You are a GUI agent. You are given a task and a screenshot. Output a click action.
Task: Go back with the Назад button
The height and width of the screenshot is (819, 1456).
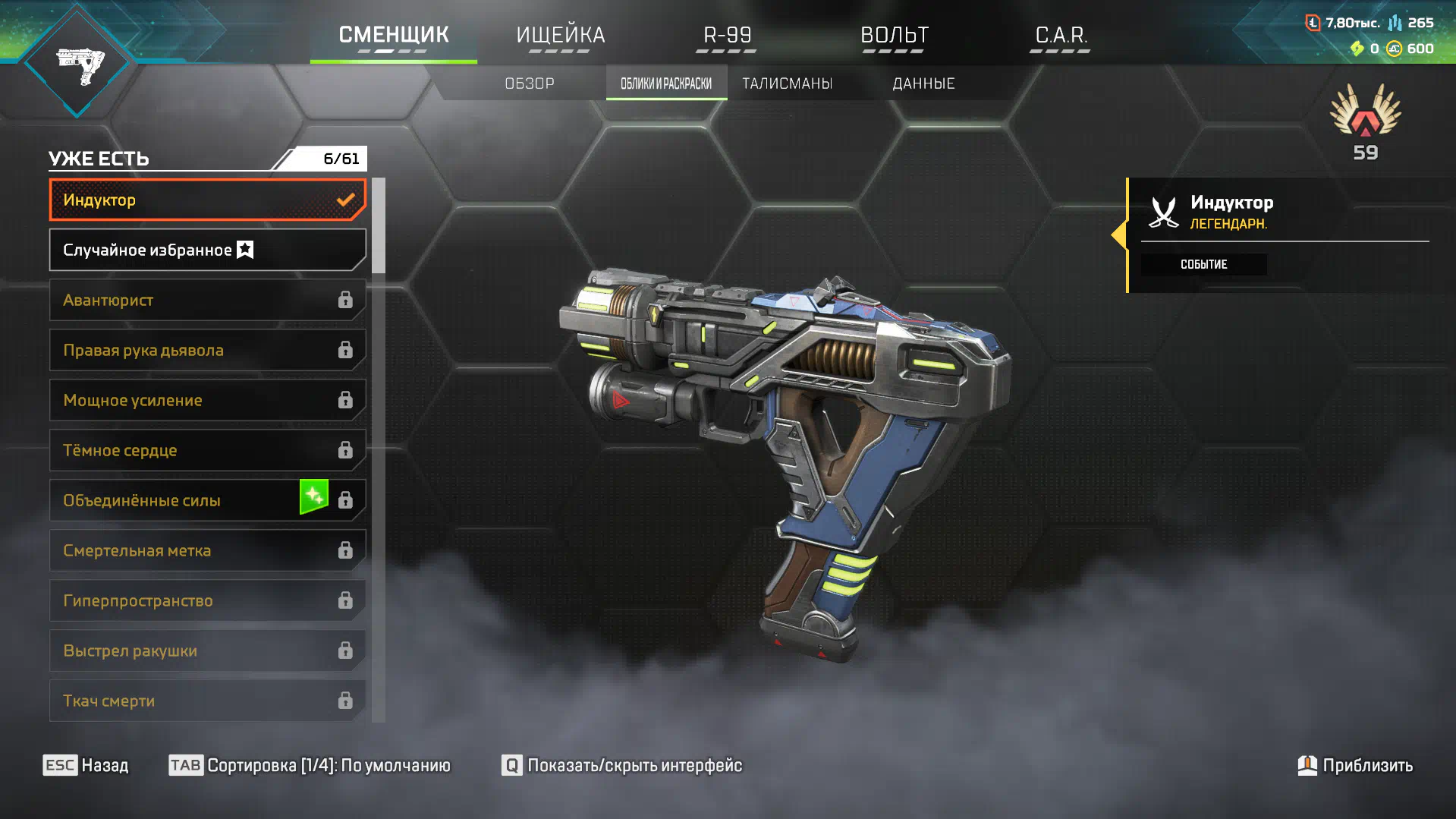click(86, 765)
